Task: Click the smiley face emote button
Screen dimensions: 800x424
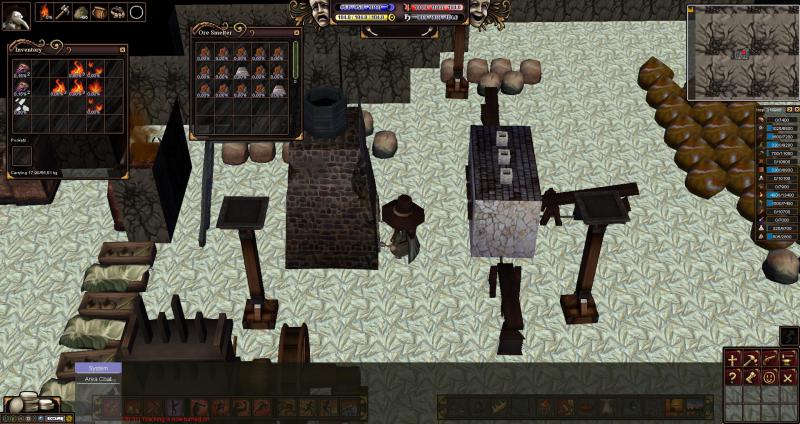Action: [769, 377]
